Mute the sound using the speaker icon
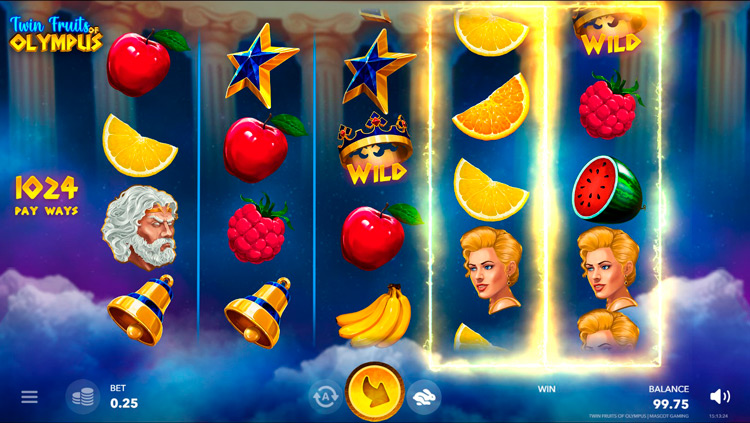 click(719, 396)
